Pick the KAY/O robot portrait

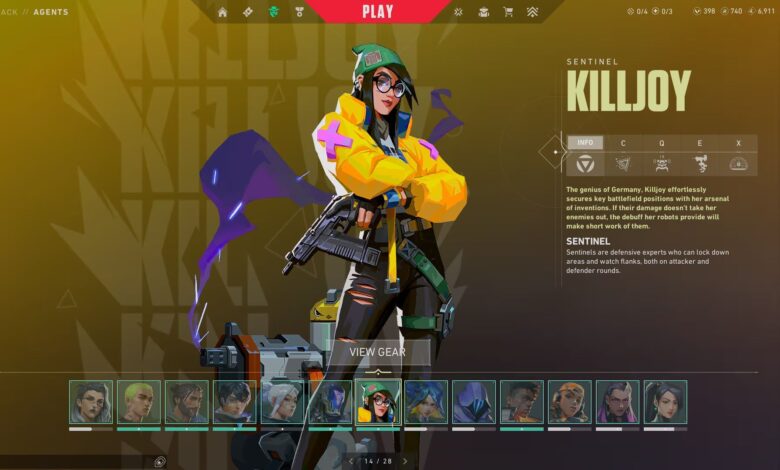330,401
